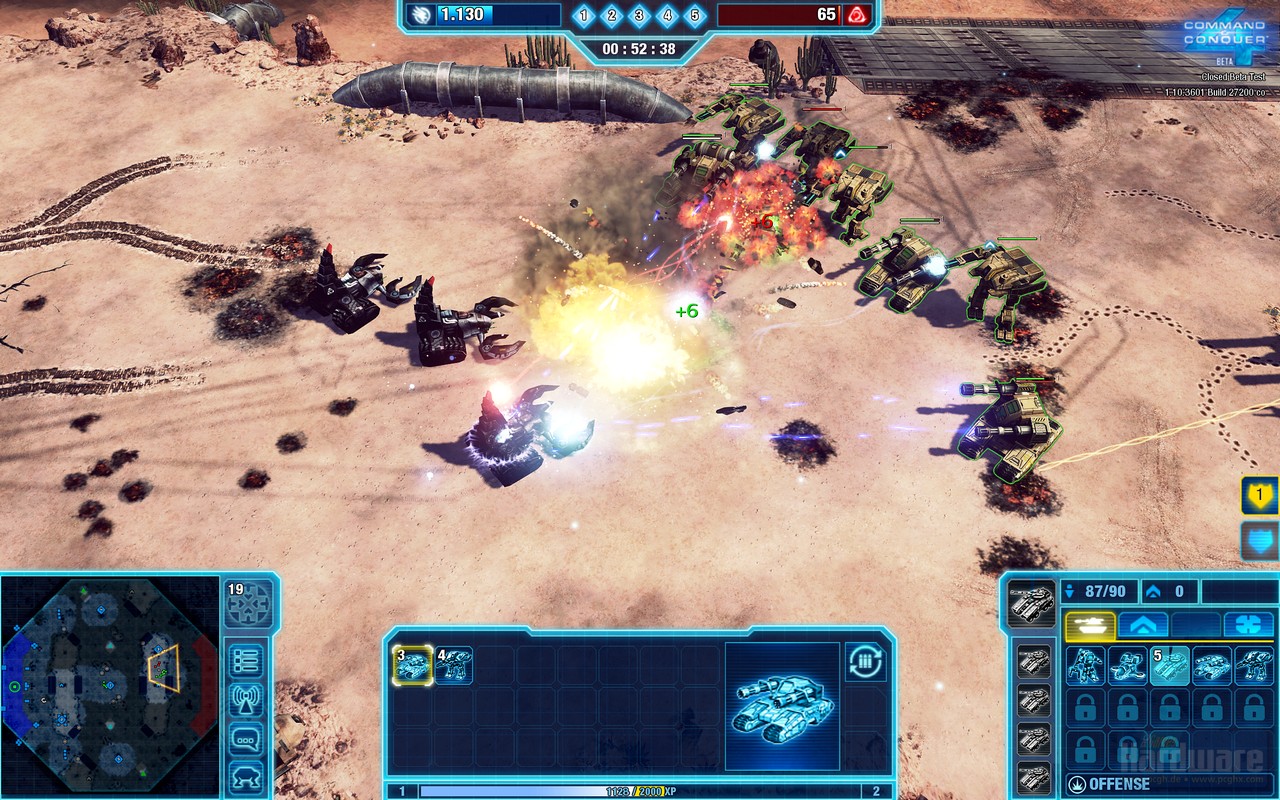This screenshot has height=800, width=1280.
Task: Click the large selected tank portrait
Action: [x=782, y=706]
